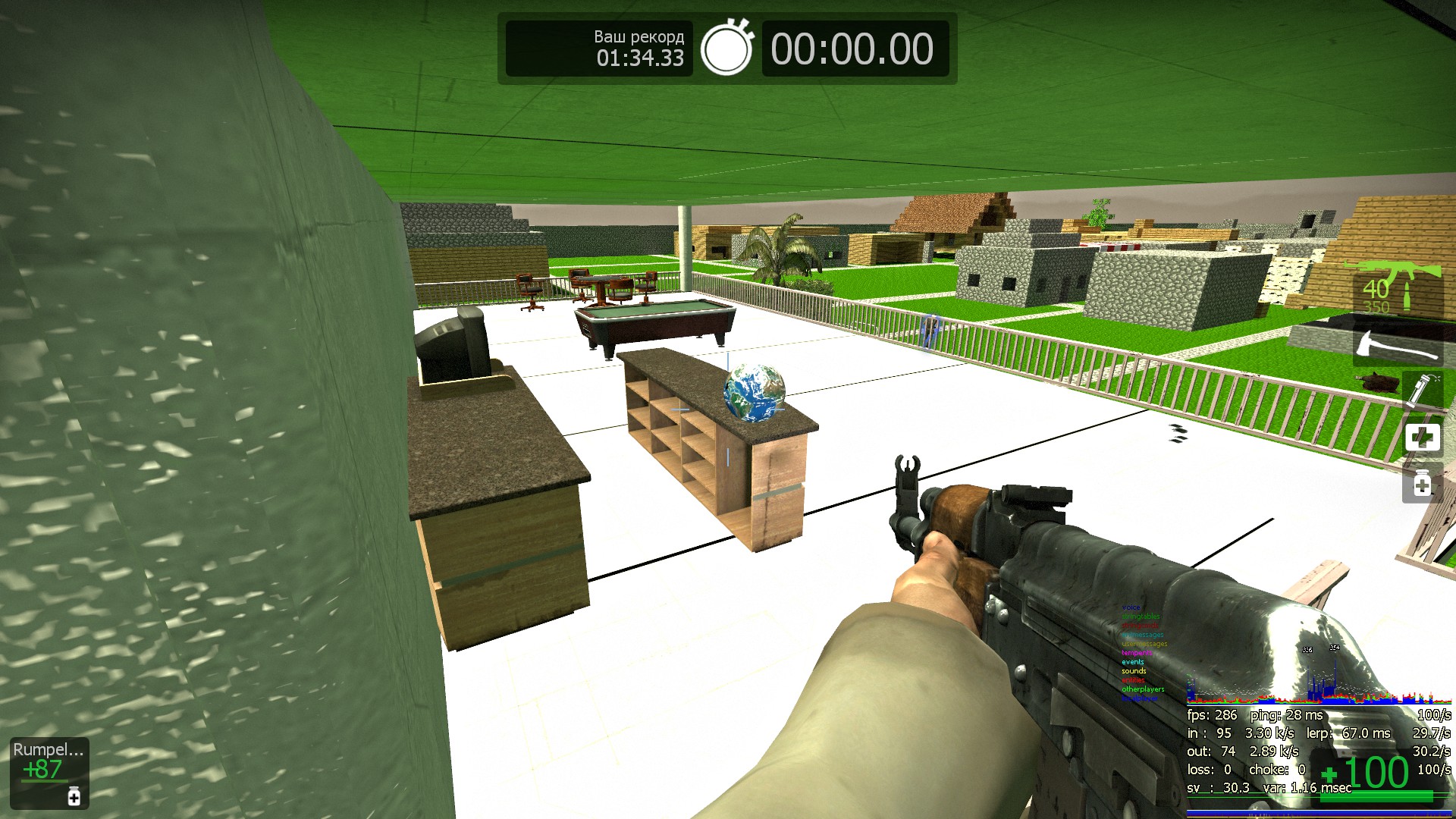Select the pain pills bottle slot

click(x=1422, y=484)
